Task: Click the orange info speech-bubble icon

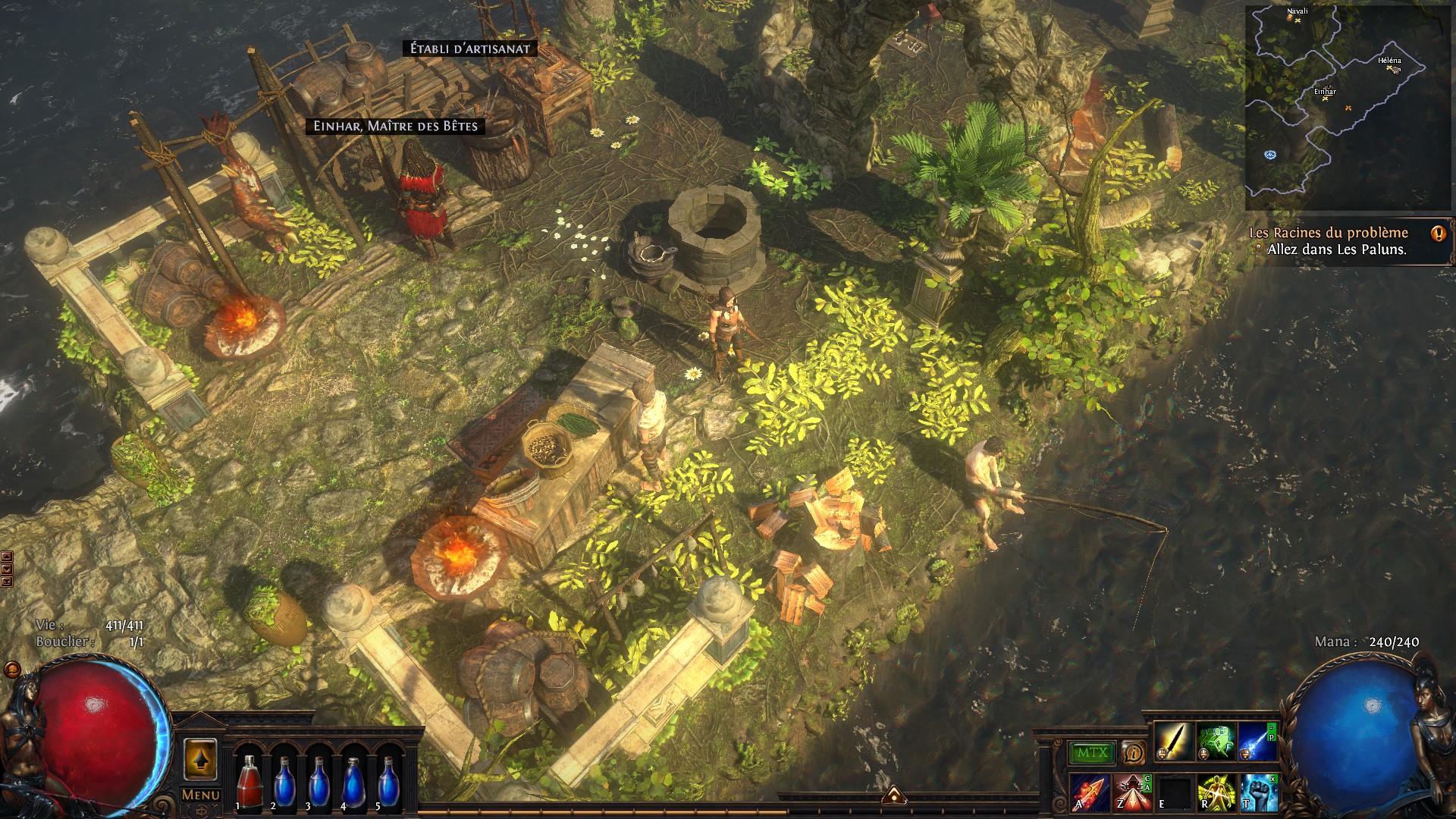Action: (1134, 753)
